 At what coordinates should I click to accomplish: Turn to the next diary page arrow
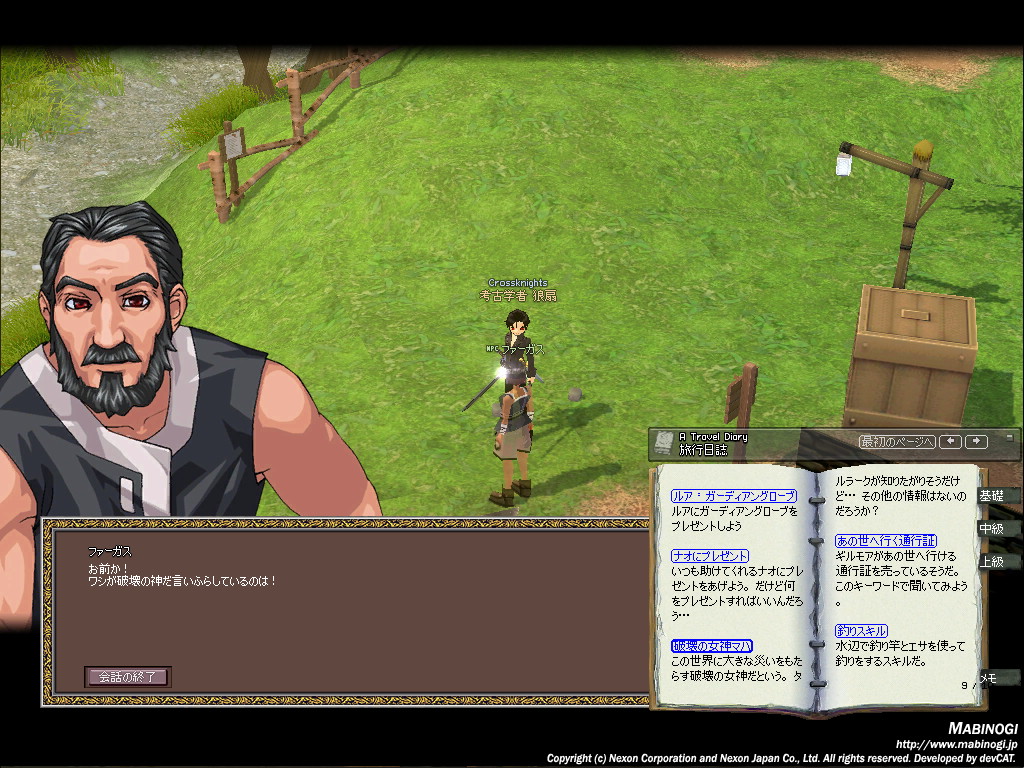[976, 442]
